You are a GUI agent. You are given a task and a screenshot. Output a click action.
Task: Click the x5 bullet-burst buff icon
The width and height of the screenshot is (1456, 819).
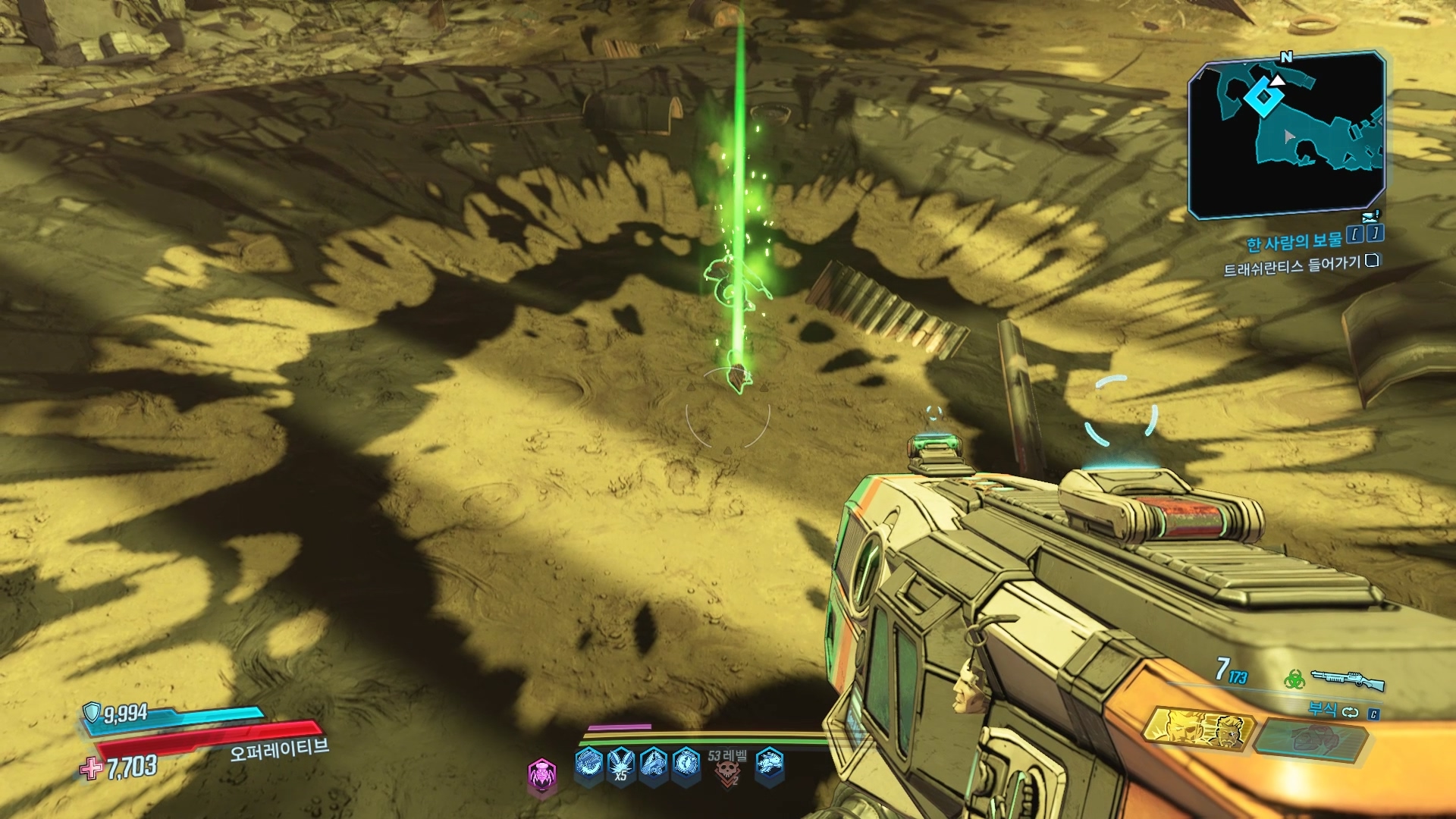(x=621, y=764)
